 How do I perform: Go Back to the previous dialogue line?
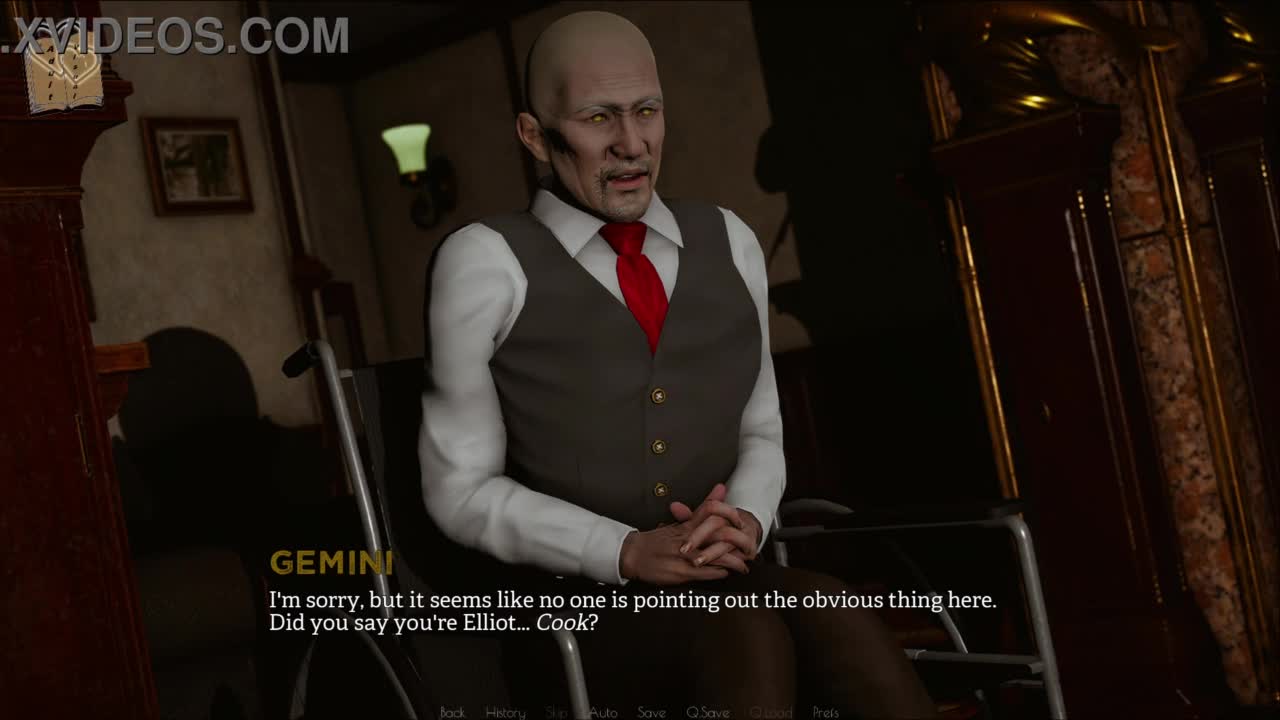(x=452, y=712)
